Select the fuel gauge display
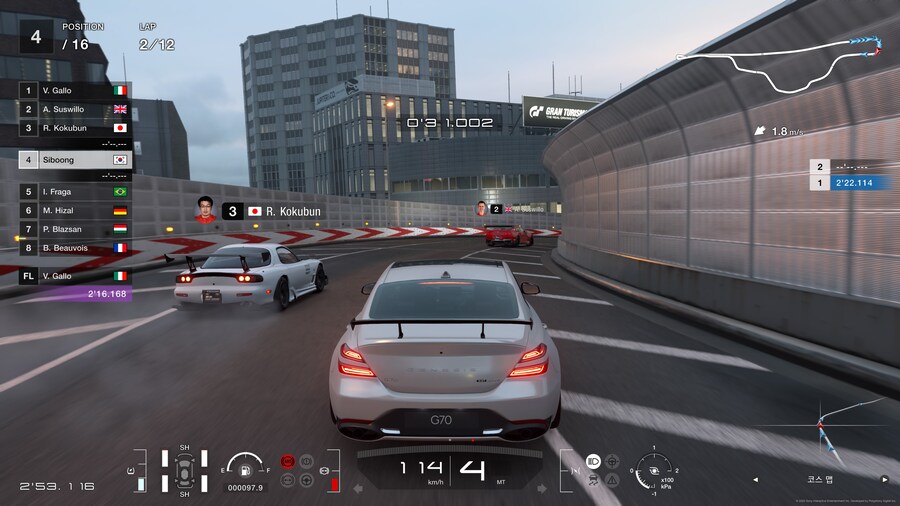The height and width of the screenshot is (506, 900). click(245, 468)
